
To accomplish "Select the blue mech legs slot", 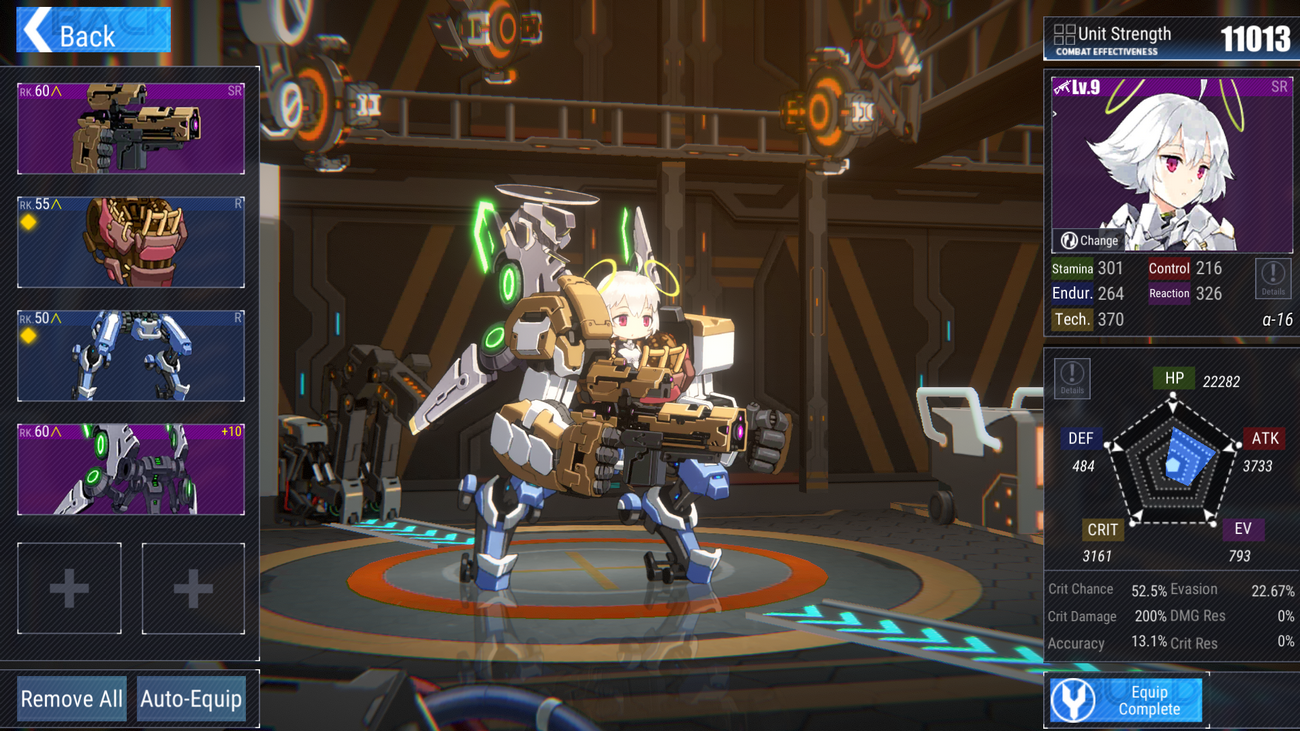I will click(131, 356).
